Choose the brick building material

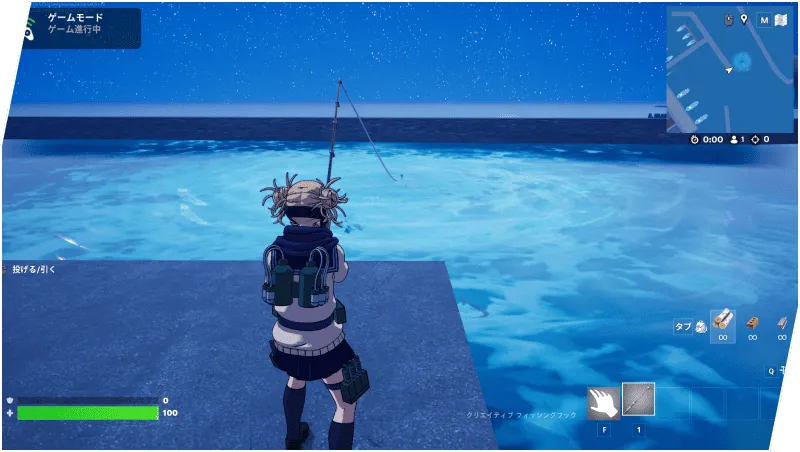[752, 321]
